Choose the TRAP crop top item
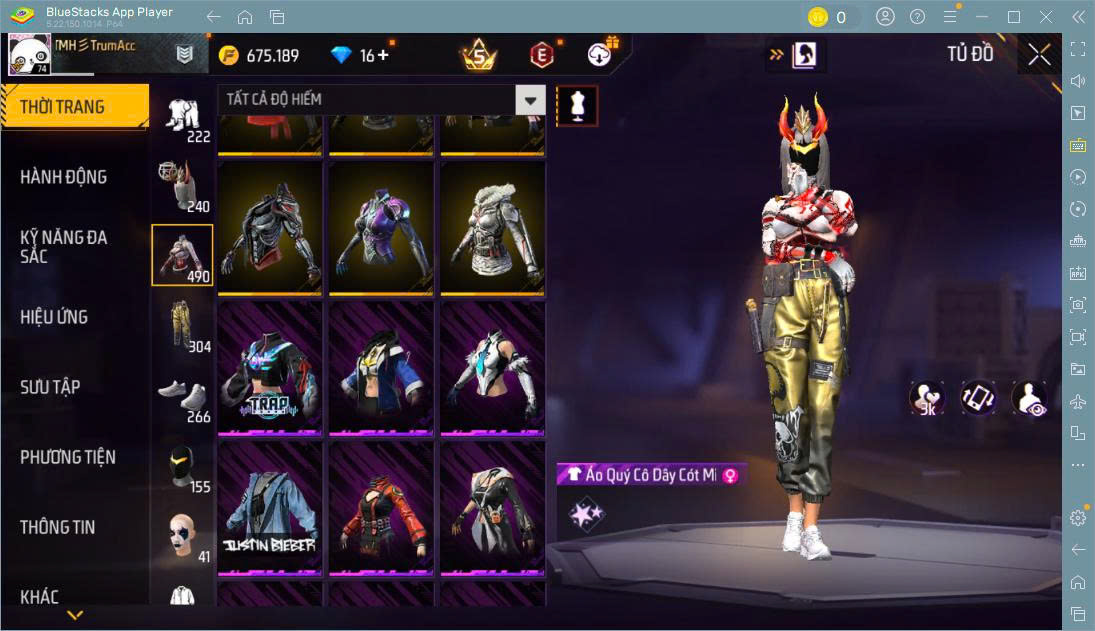1095x631 pixels. pyautogui.click(x=269, y=368)
